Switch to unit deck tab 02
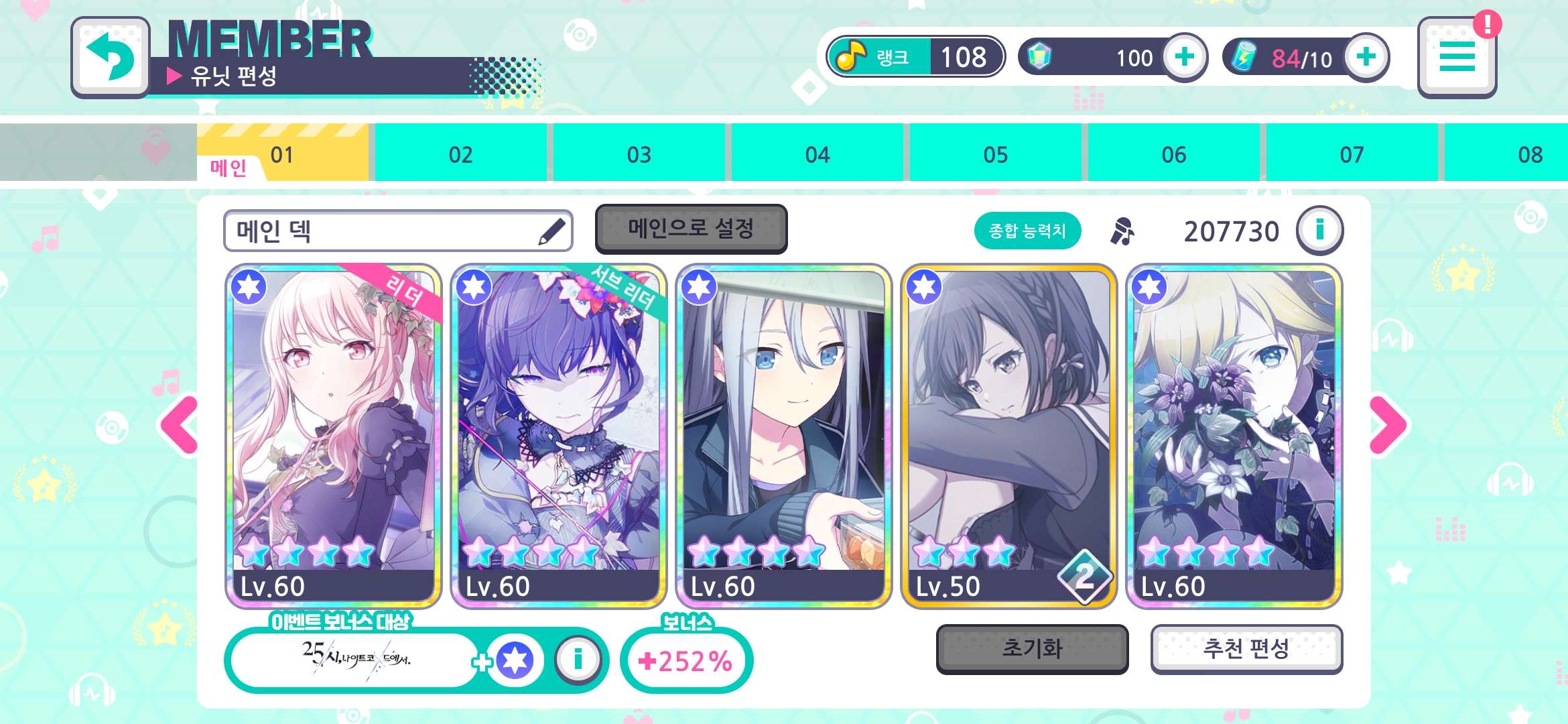The height and width of the screenshot is (724, 1568). coord(460,154)
